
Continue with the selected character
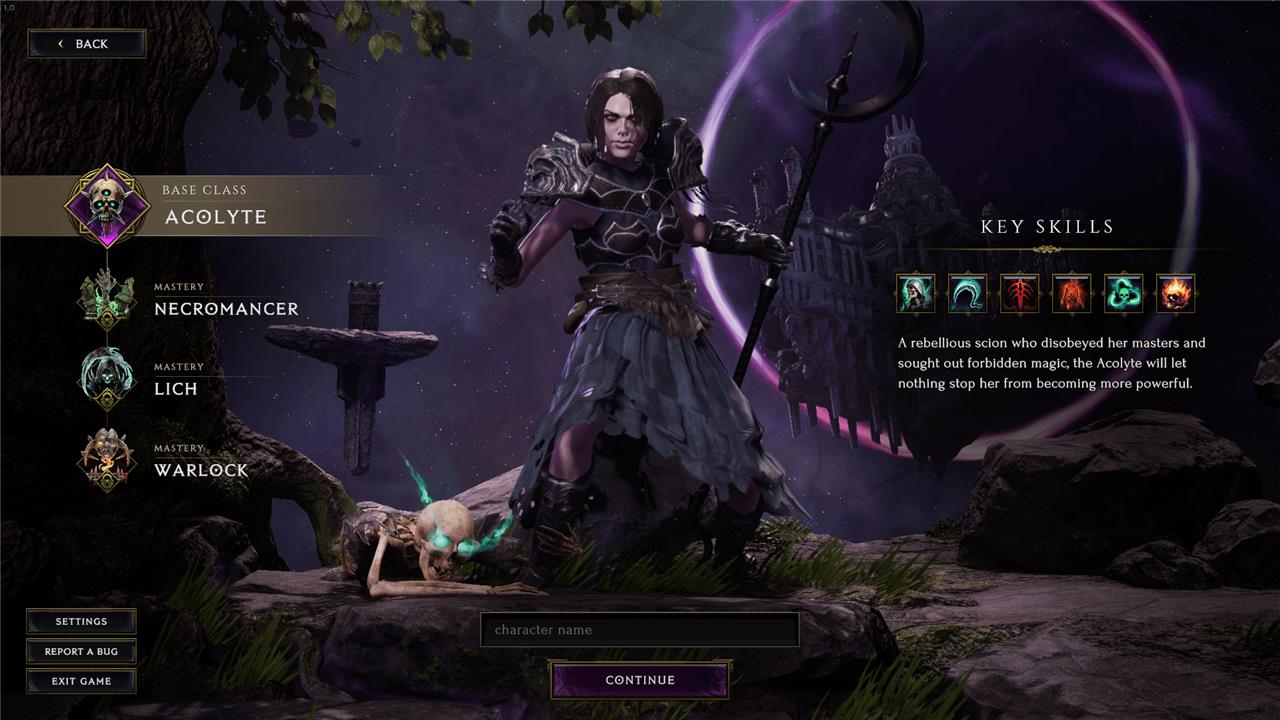640,680
